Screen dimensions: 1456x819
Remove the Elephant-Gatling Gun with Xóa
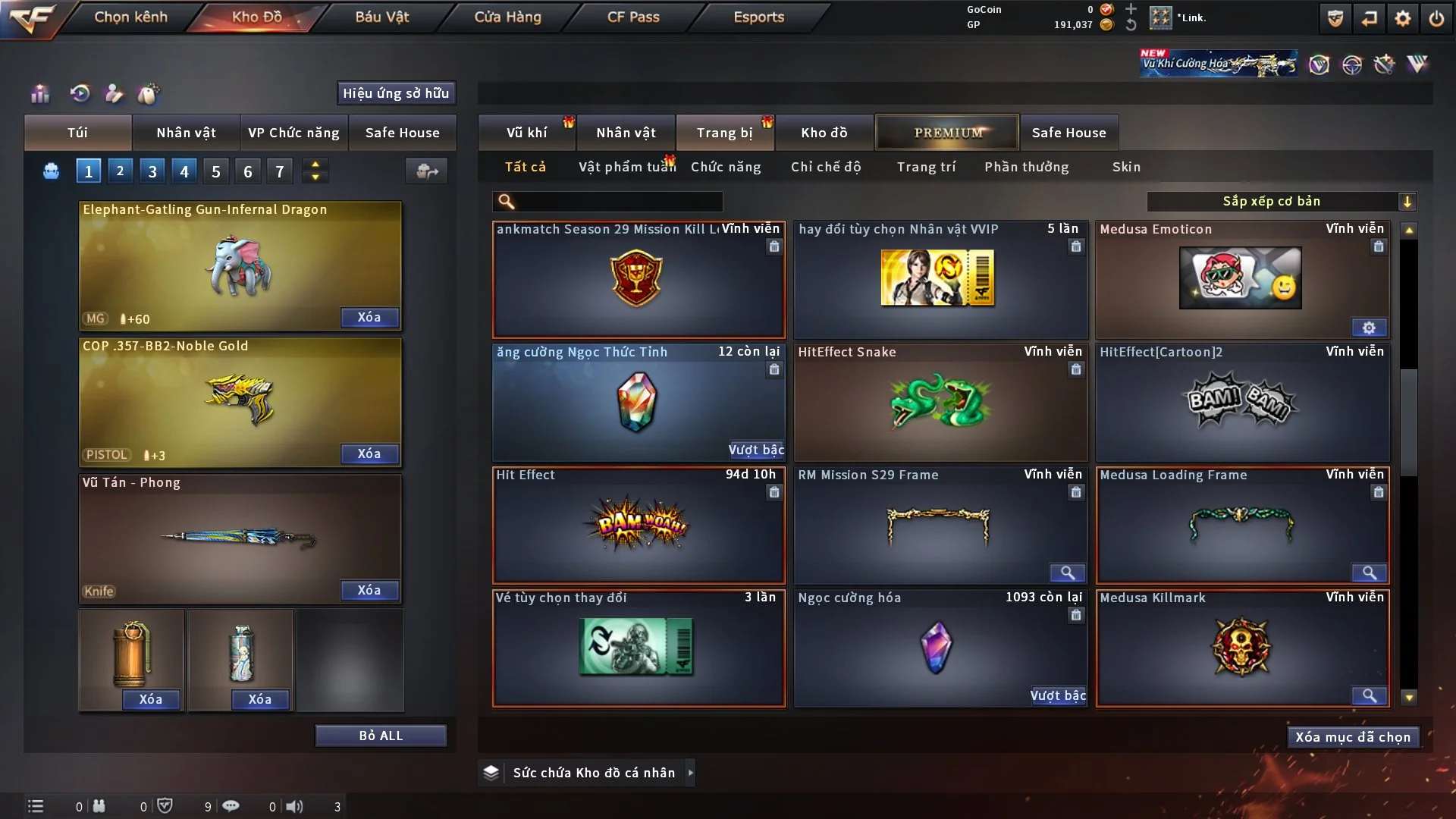(x=369, y=317)
